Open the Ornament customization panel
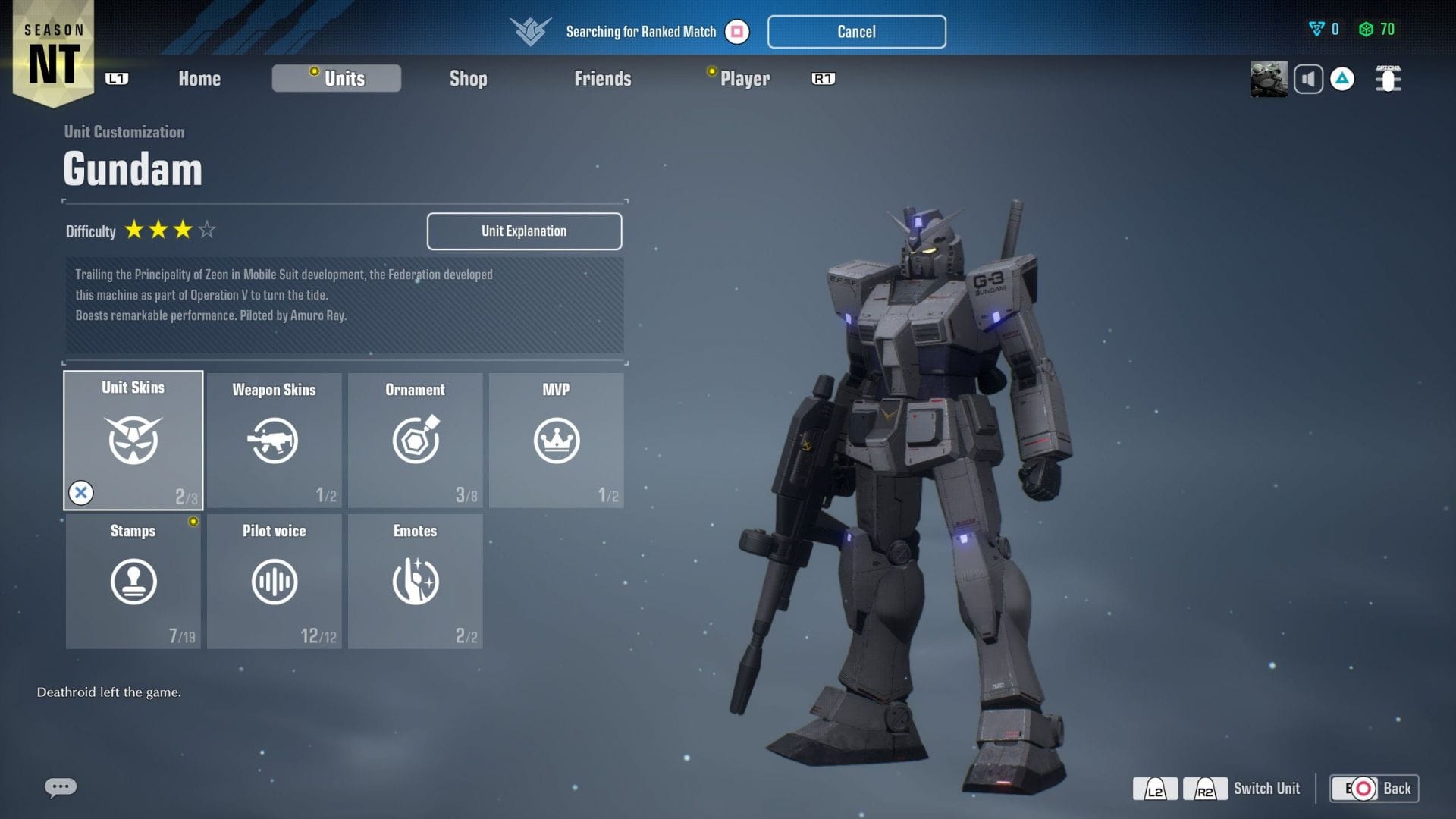This screenshot has height=819, width=1456. click(x=415, y=440)
